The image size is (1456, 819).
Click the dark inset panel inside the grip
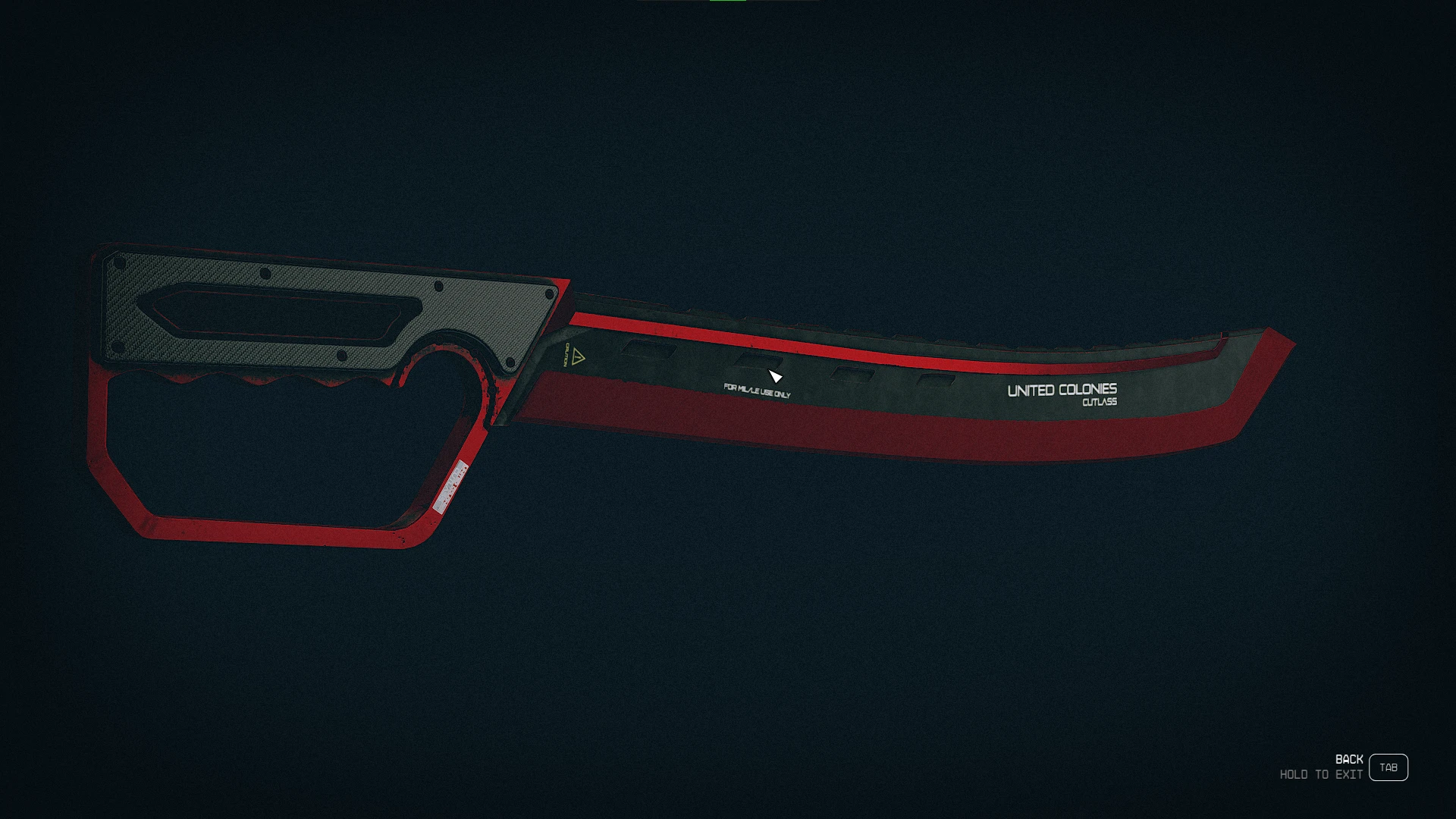273,311
